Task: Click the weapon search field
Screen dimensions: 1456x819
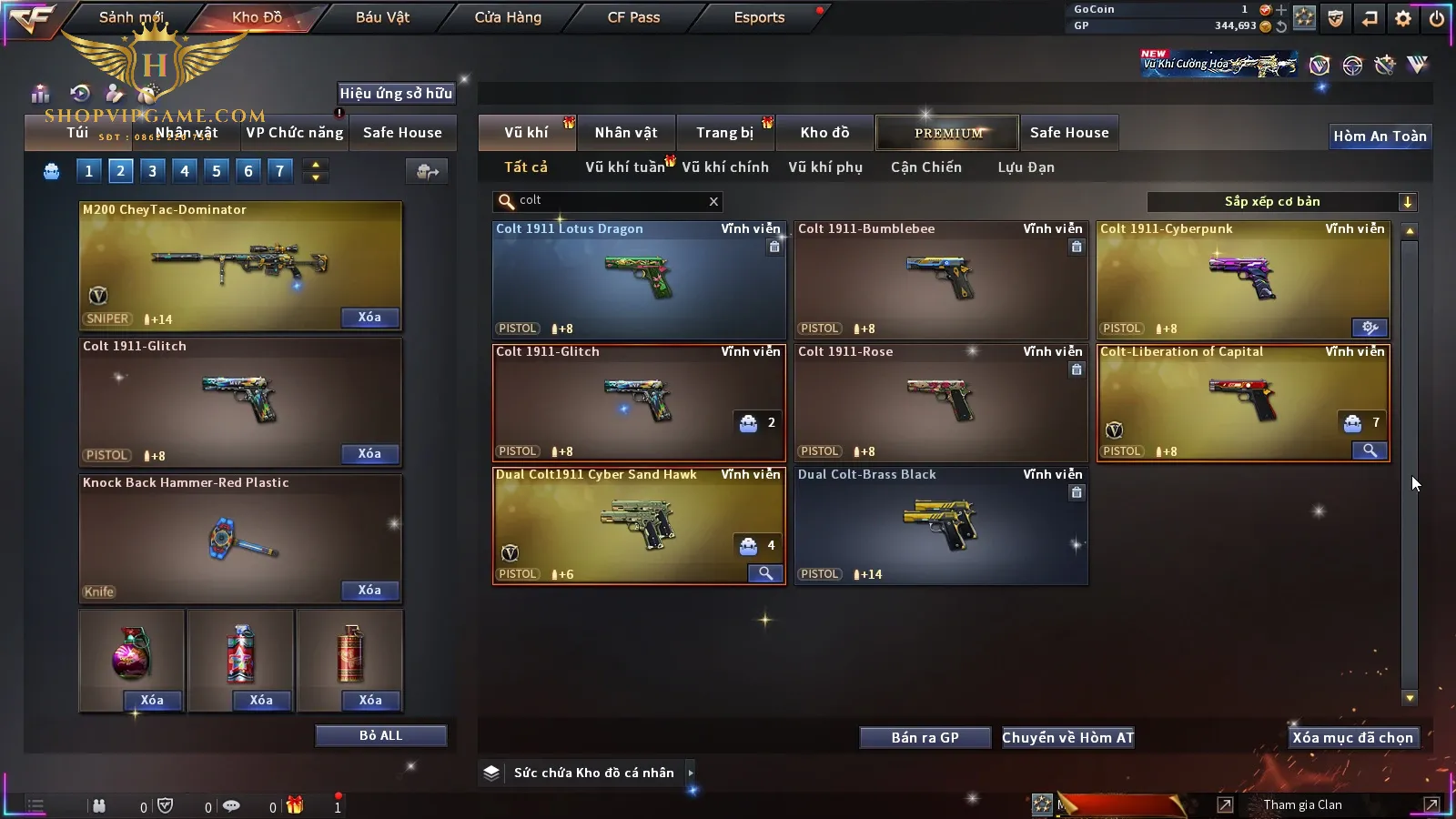Action: [x=605, y=201]
